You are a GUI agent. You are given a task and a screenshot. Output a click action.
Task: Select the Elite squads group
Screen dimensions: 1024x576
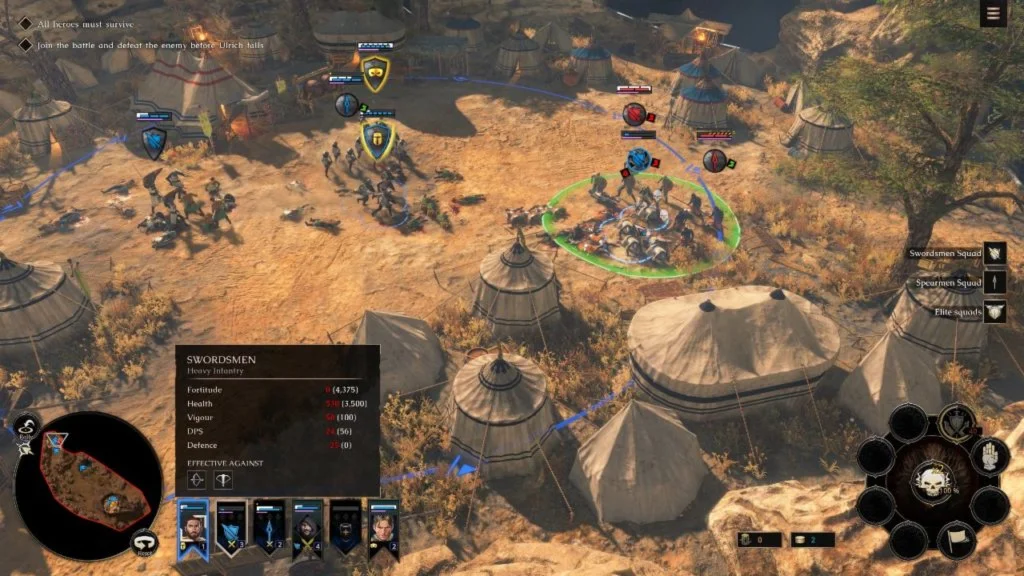tap(994, 312)
